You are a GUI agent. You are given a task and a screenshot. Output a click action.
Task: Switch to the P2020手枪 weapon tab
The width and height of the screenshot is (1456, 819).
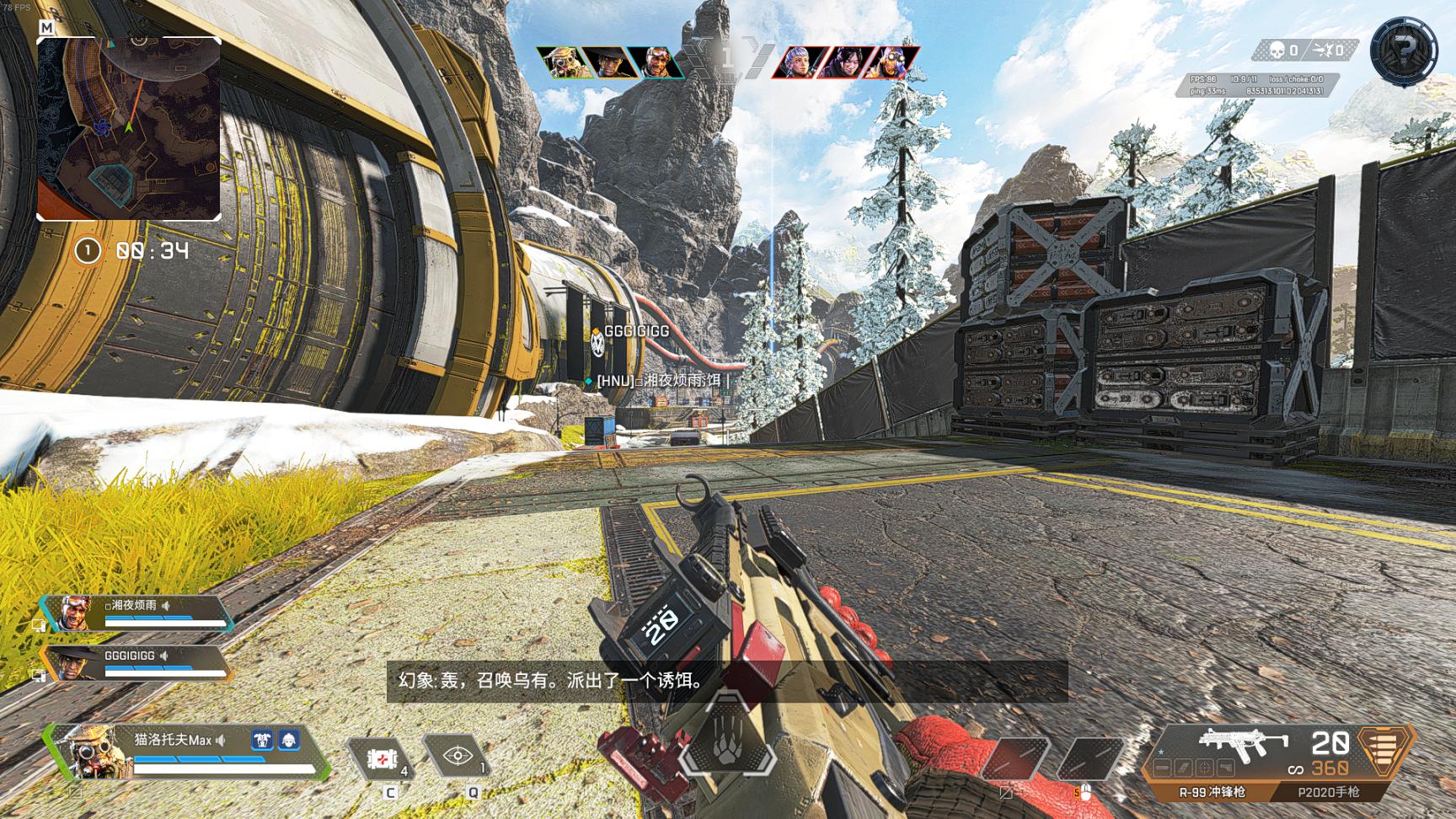pos(1328,792)
